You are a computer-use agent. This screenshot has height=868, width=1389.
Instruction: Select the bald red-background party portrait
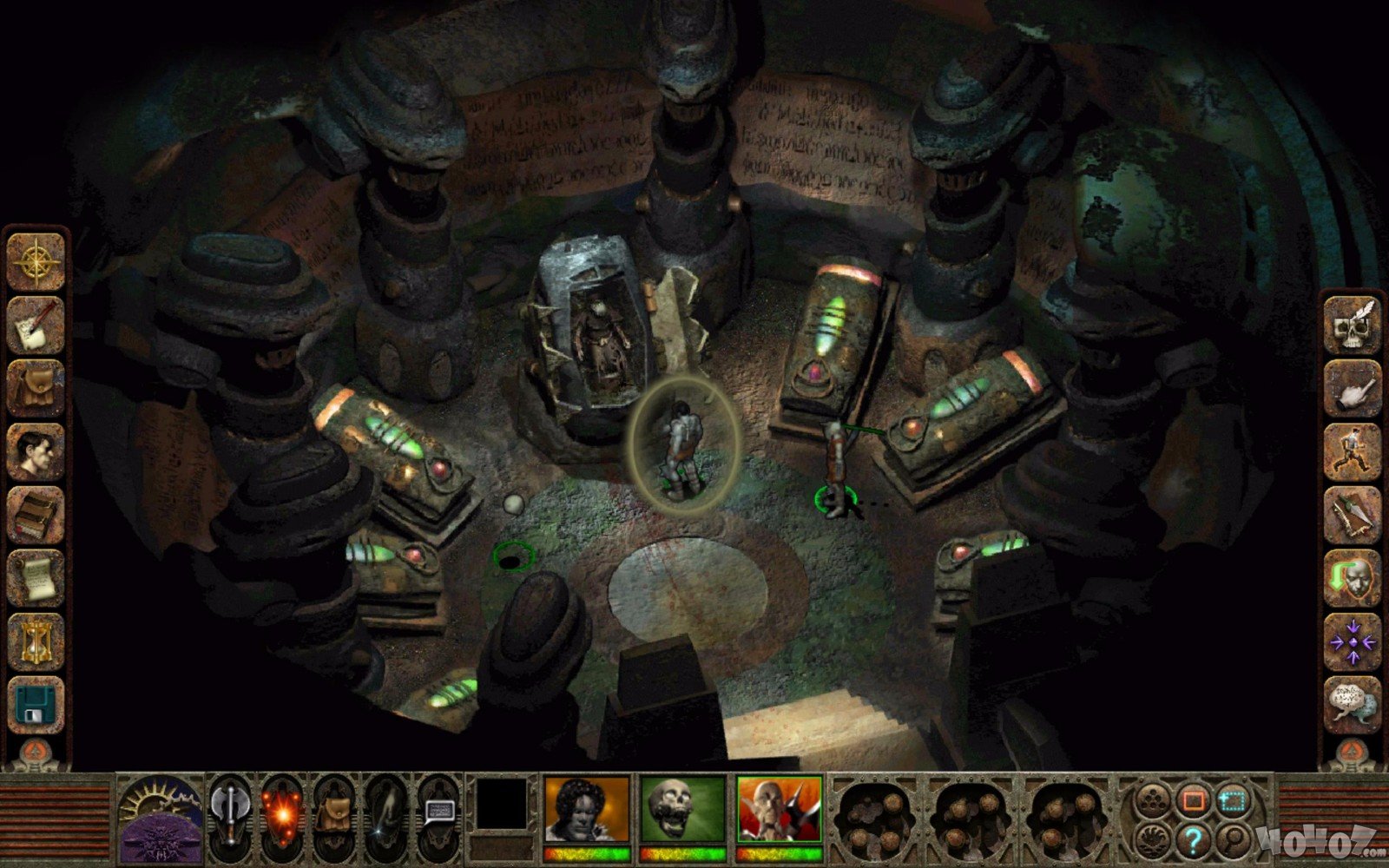click(779, 811)
